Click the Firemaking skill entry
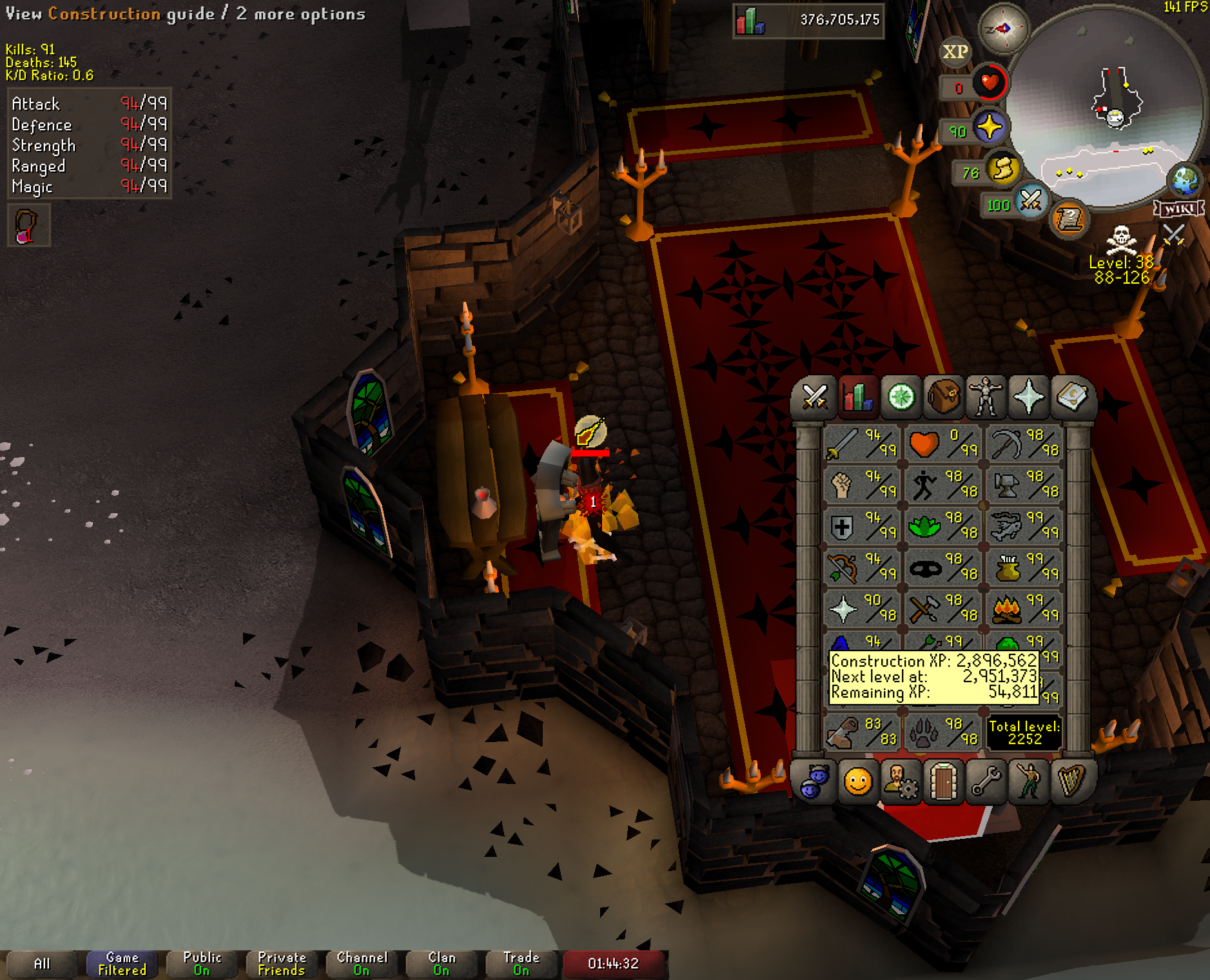Image resolution: width=1210 pixels, height=980 pixels. coord(1024,609)
